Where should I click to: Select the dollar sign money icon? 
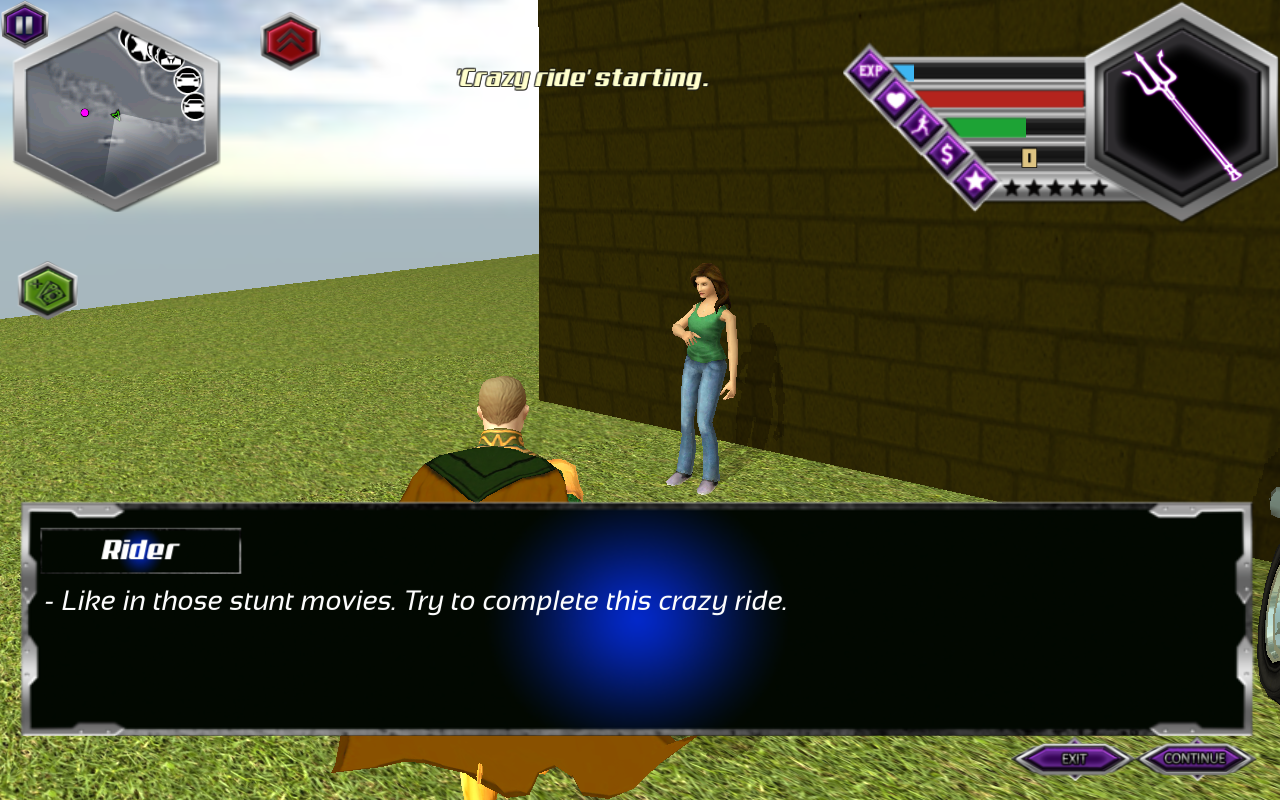pyautogui.click(x=948, y=155)
